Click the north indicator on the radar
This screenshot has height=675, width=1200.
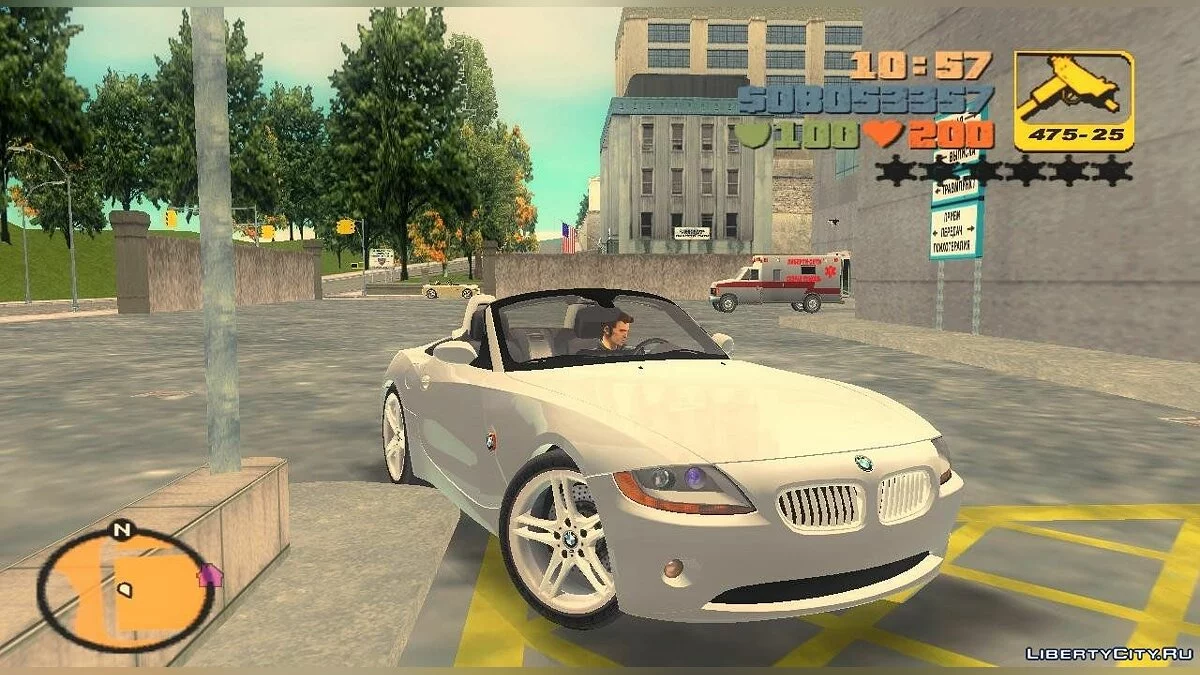pos(122,531)
